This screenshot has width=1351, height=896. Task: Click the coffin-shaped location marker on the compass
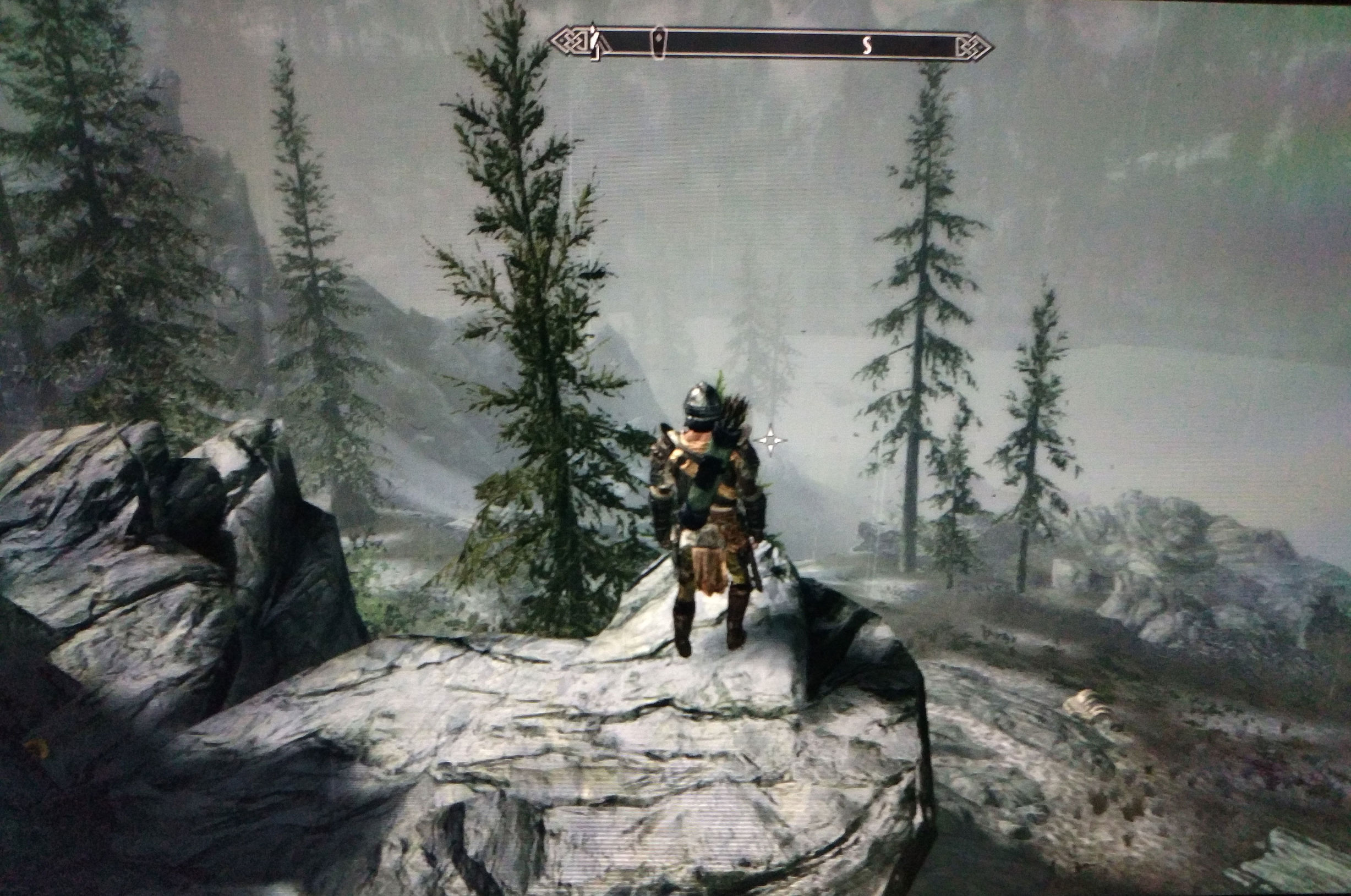pyautogui.click(x=659, y=42)
